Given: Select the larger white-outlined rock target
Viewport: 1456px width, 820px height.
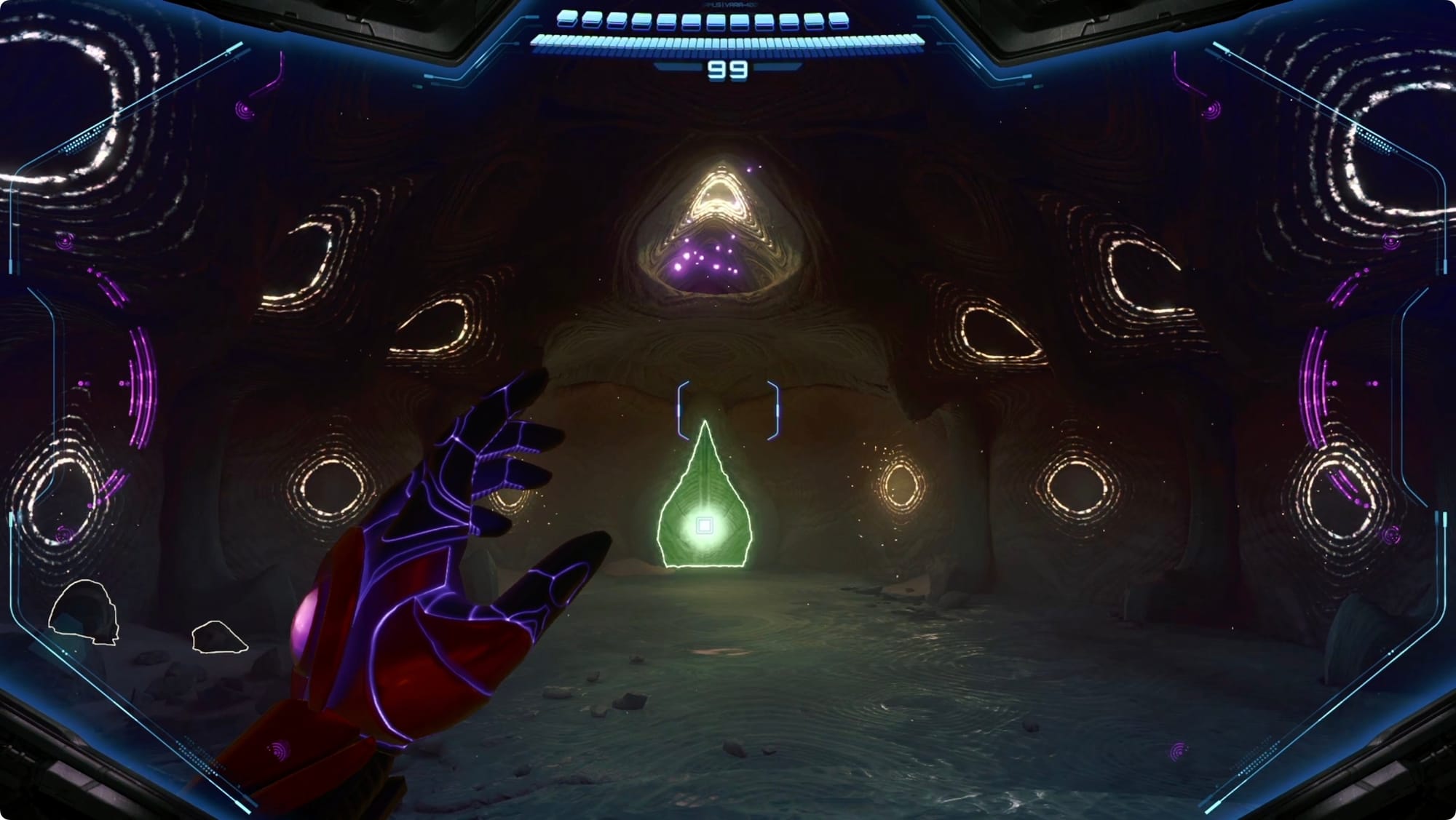Looking at the screenshot, I should 84,613.
